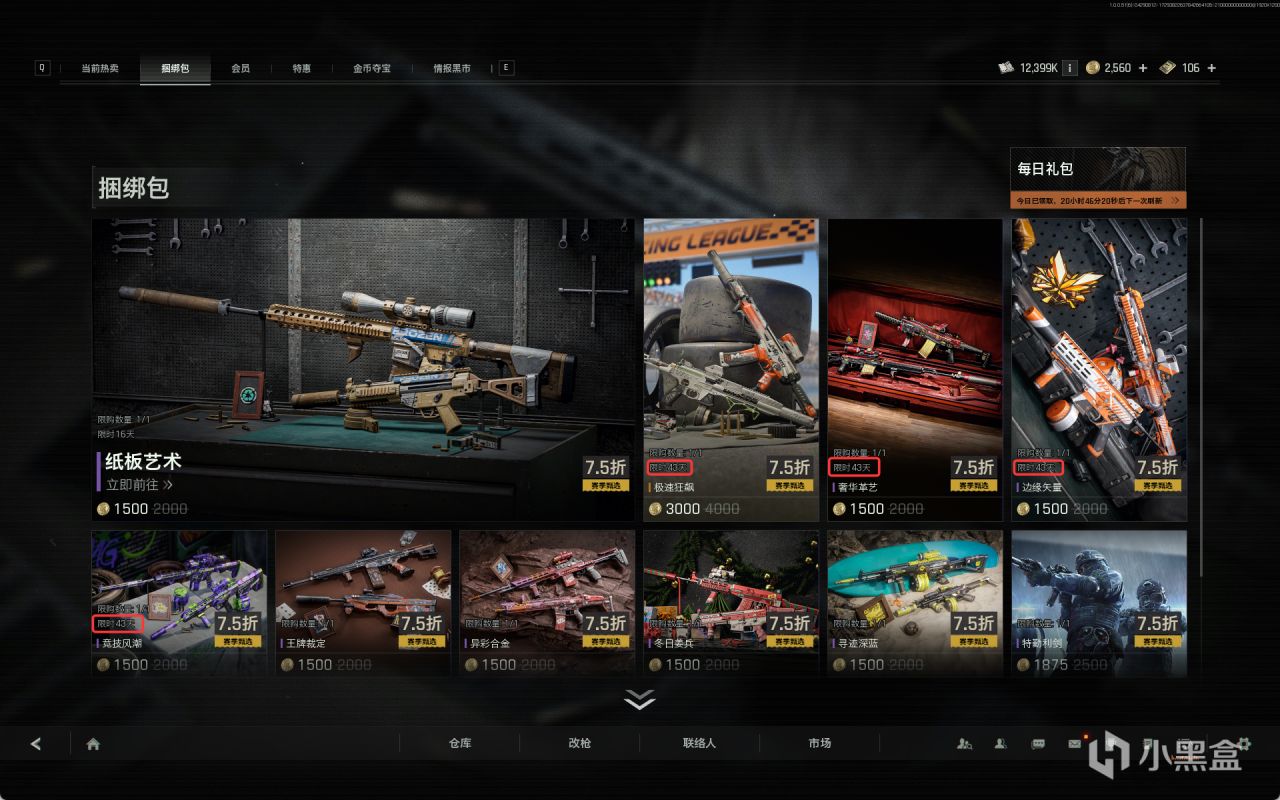Open the 每日礼包 daily gift banner
Viewport: 1280px width, 800px height.
[x=1098, y=178]
